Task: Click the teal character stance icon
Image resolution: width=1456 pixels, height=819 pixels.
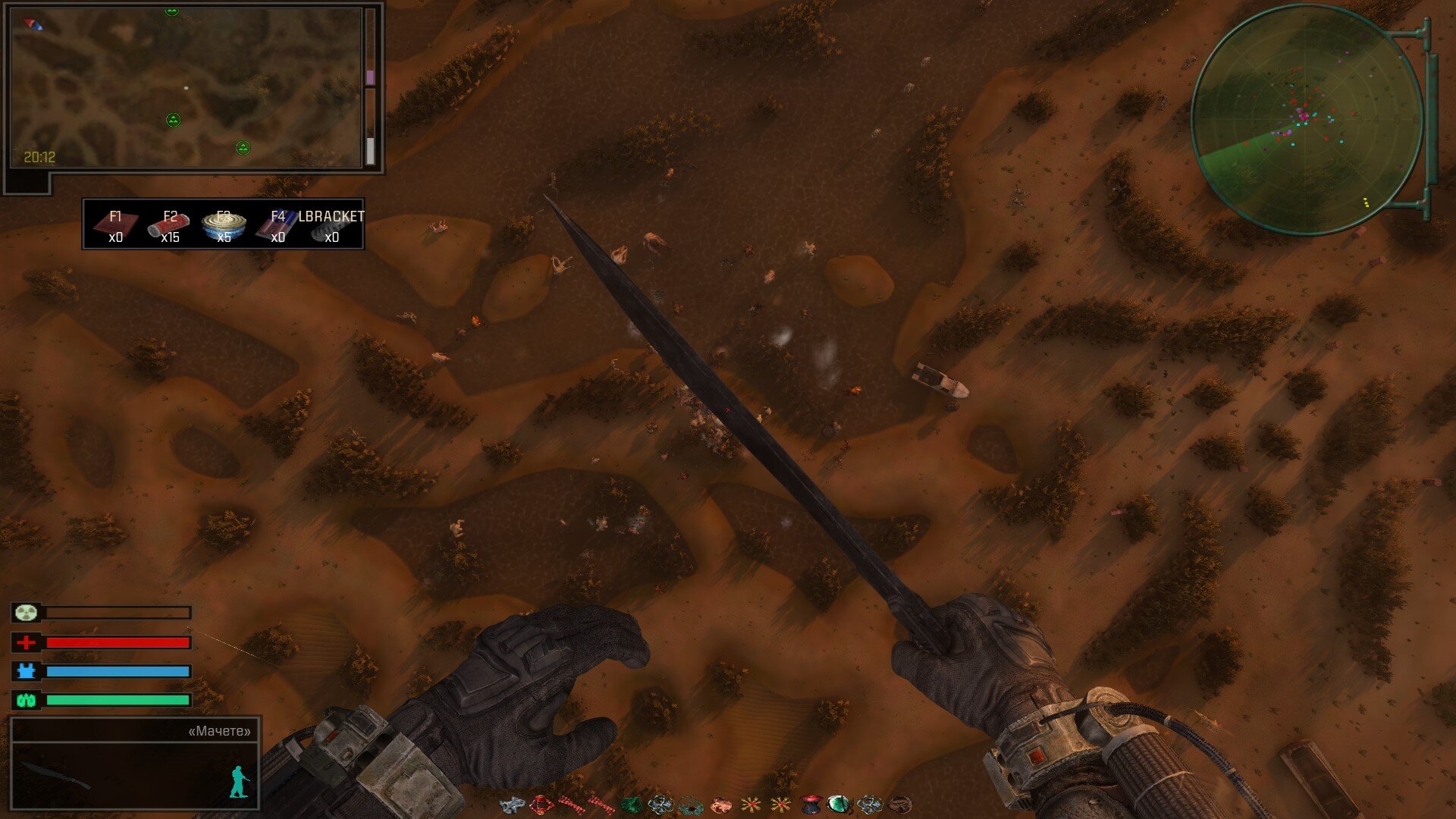Action: (x=240, y=783)
